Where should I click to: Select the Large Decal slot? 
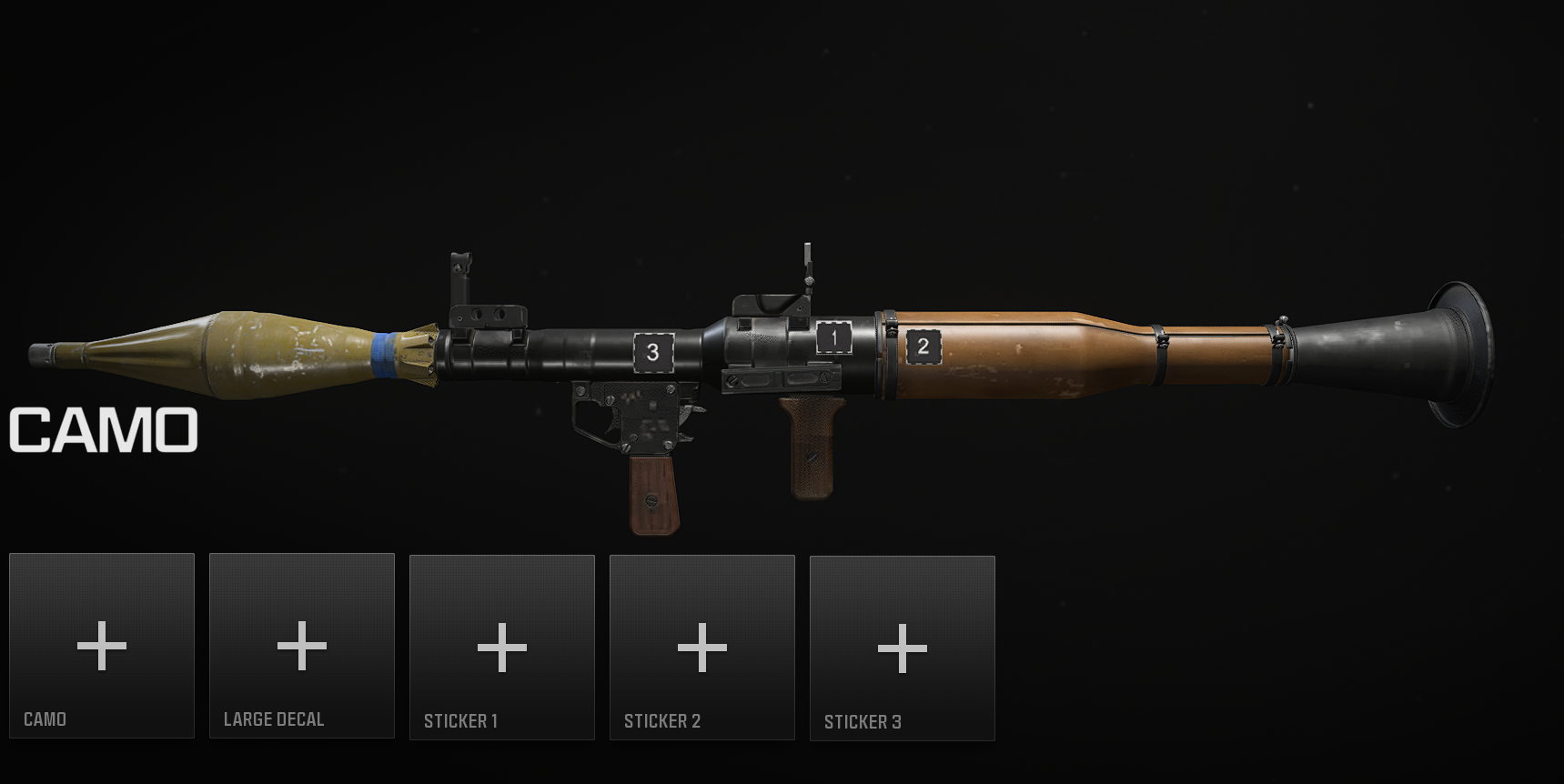[302, 646]
